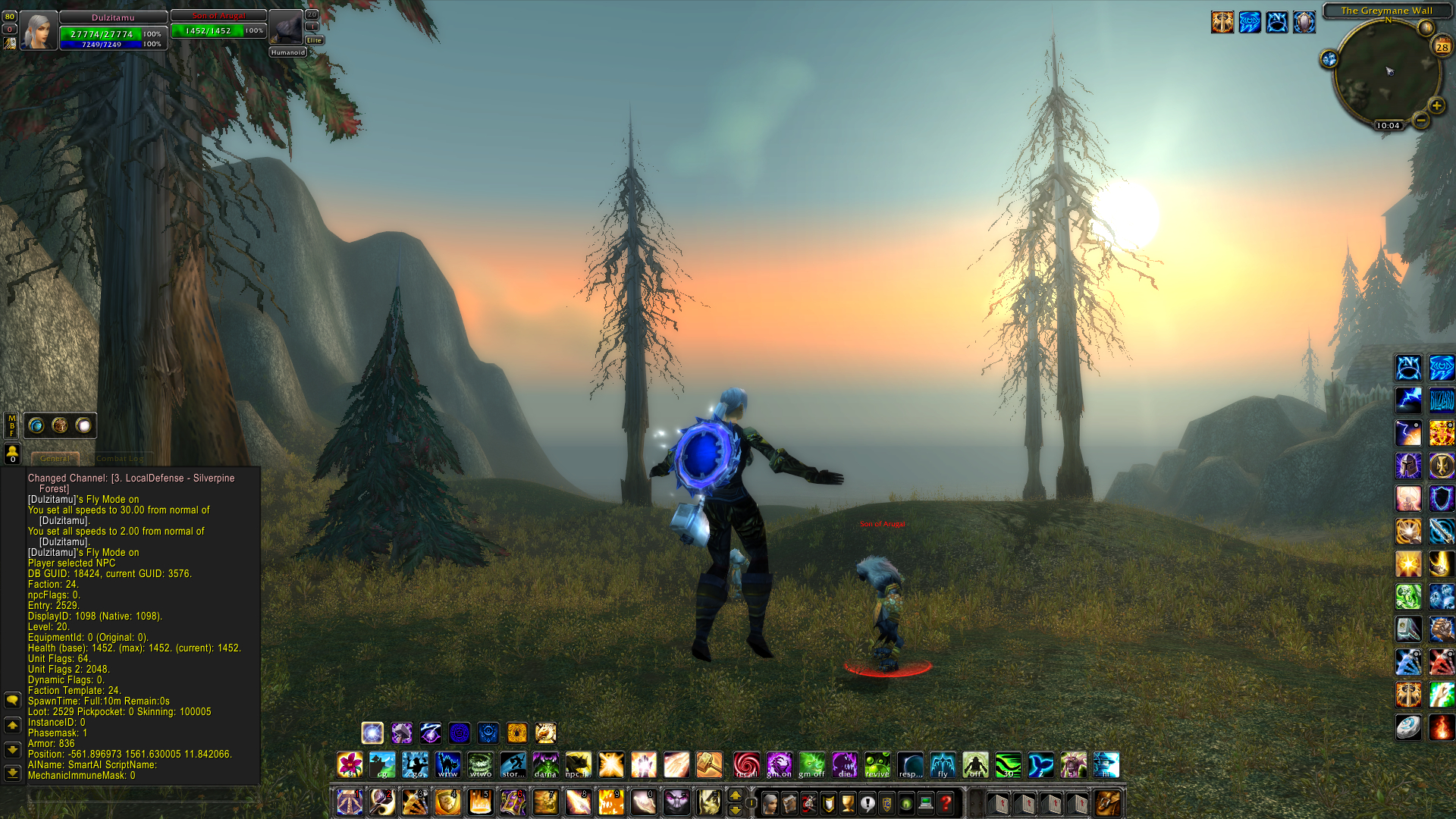Viewport: 1456px width, 819px height.
Task: Click the "die" macro button
Action: click(845, 765)
